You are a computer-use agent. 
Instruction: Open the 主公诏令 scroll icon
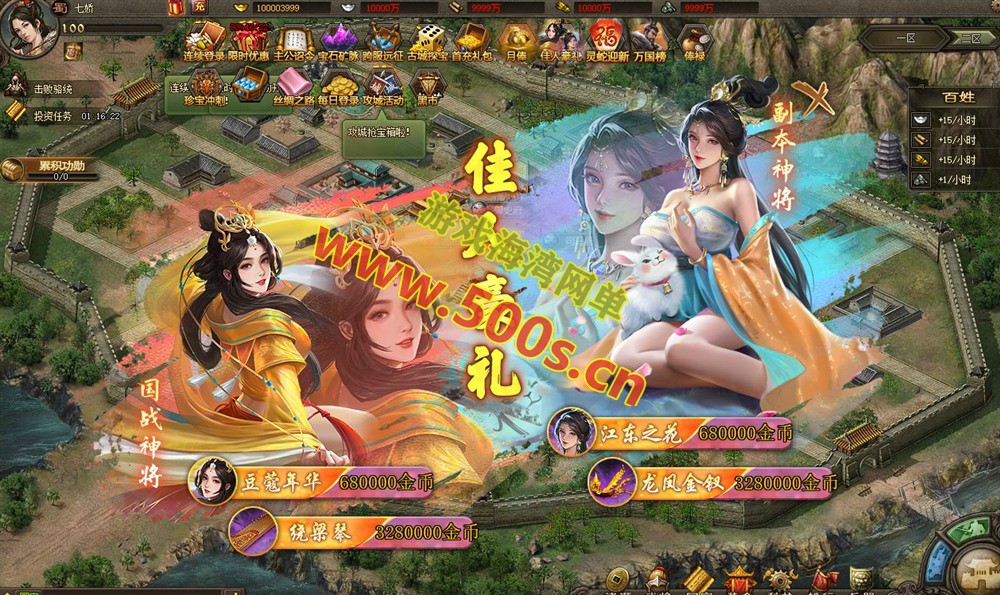coord(293,42)
